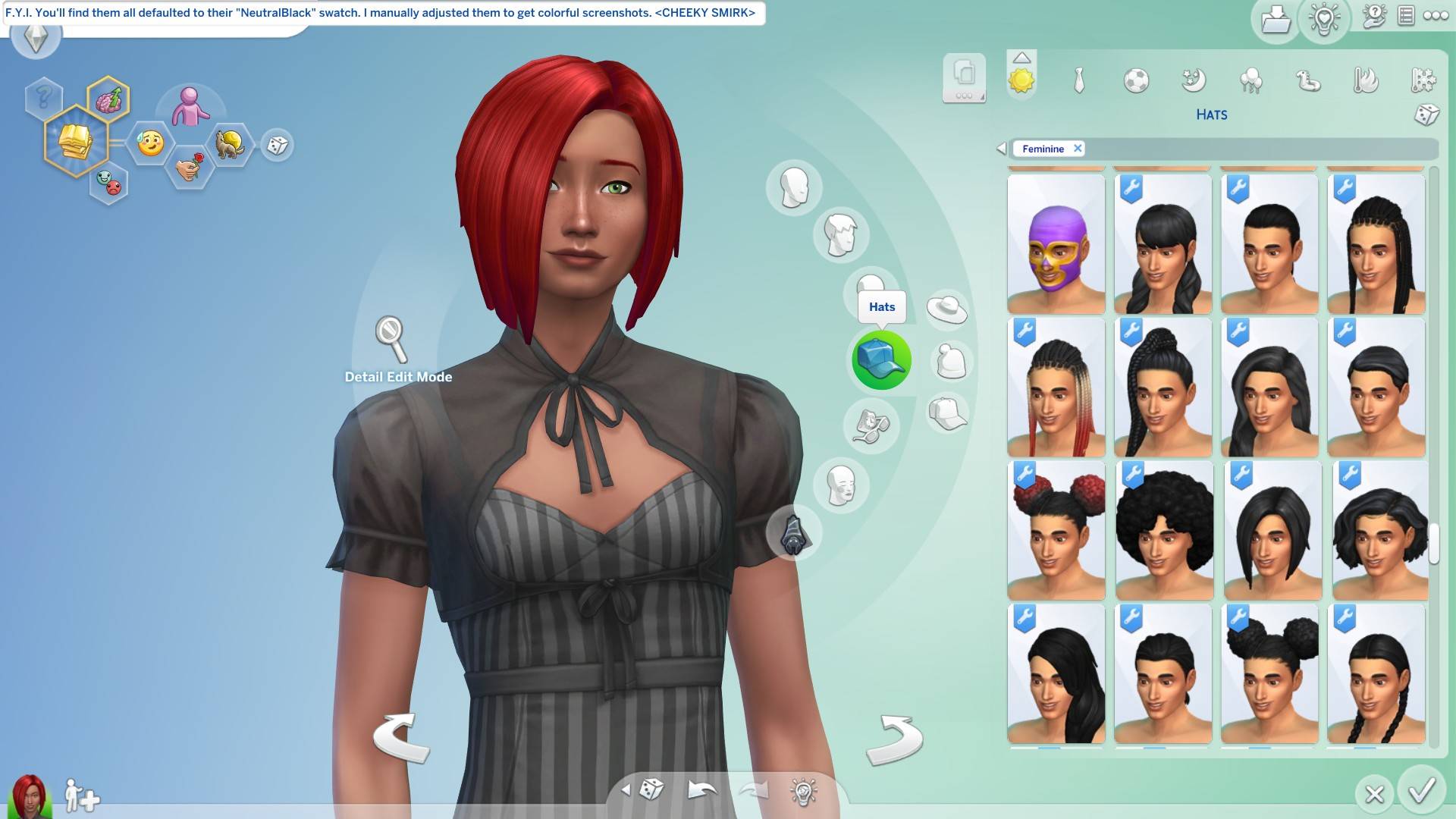Click the randomize dice below the Sim
The width and height of the screenshot is (1456, 819).
(651, 789)
